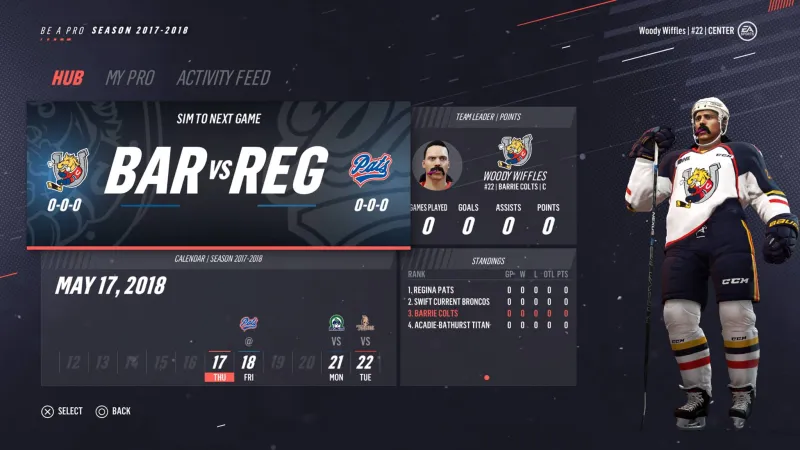Viewport: 800px width, 450px height.
Task: Click Woody Wiffles player portrait
Action: point(437,166)
